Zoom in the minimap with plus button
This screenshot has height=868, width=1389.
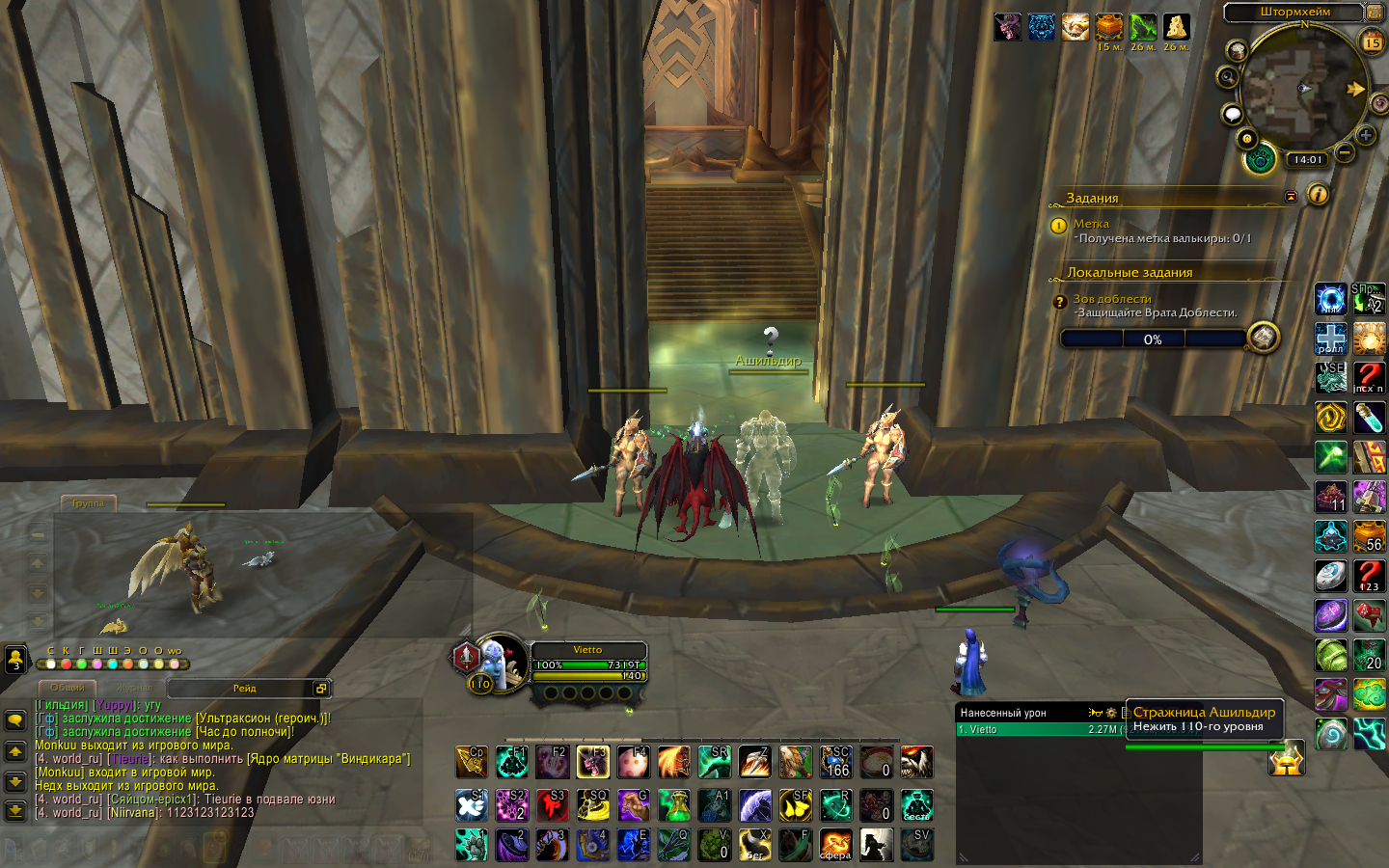coord(1366,135)
